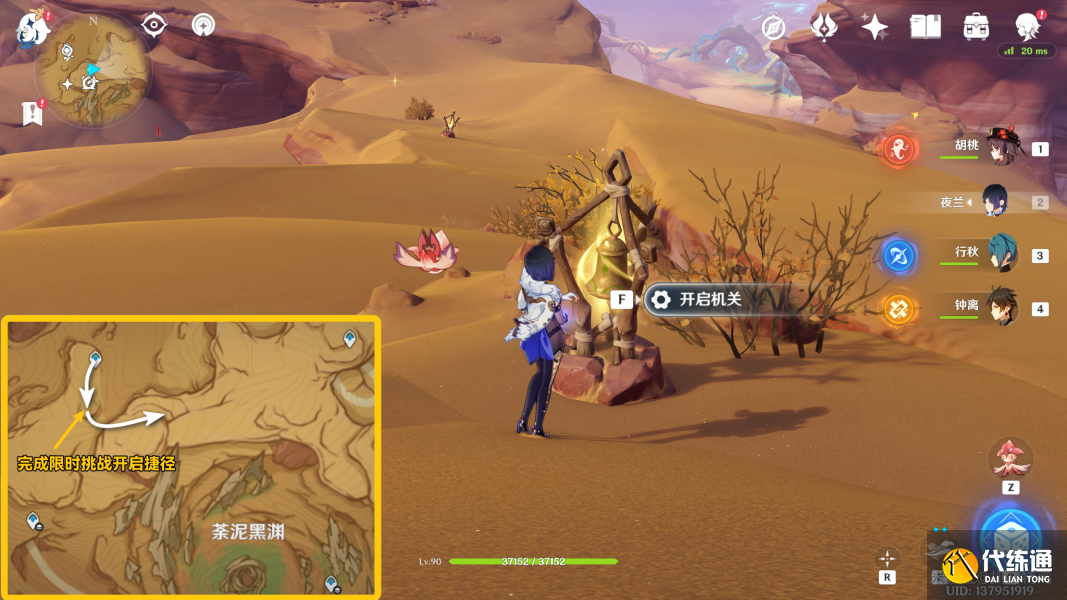Click the eye-shaped icon beside the minimap

154,25
